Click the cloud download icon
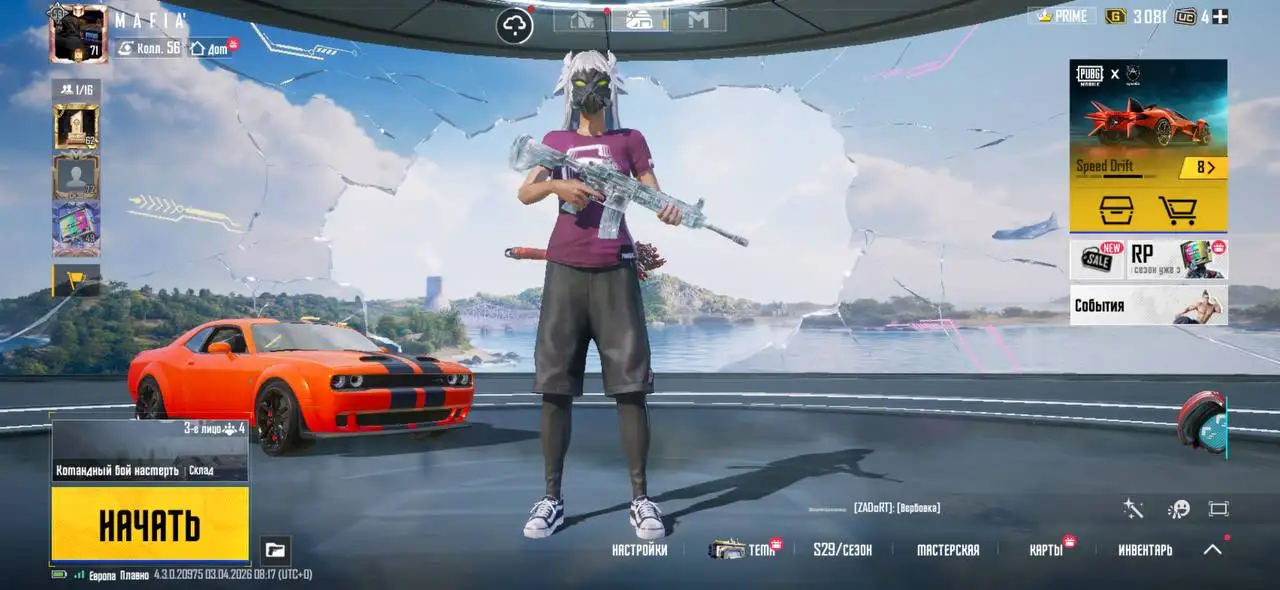The image size is (1280, 590). (x=515, y=26)
